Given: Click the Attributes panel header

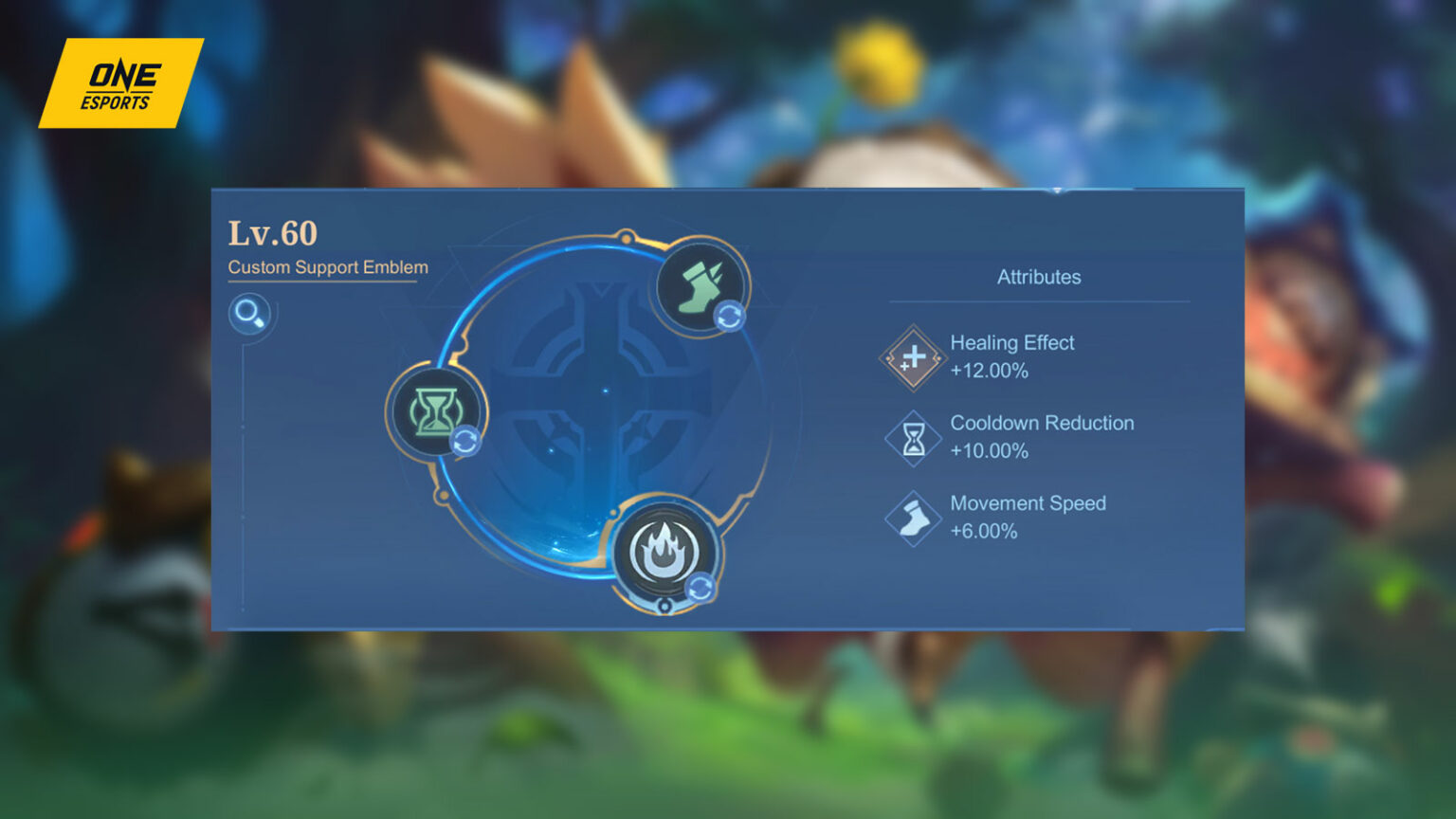Looking at the screenshot, I should tap(1038, 278).
